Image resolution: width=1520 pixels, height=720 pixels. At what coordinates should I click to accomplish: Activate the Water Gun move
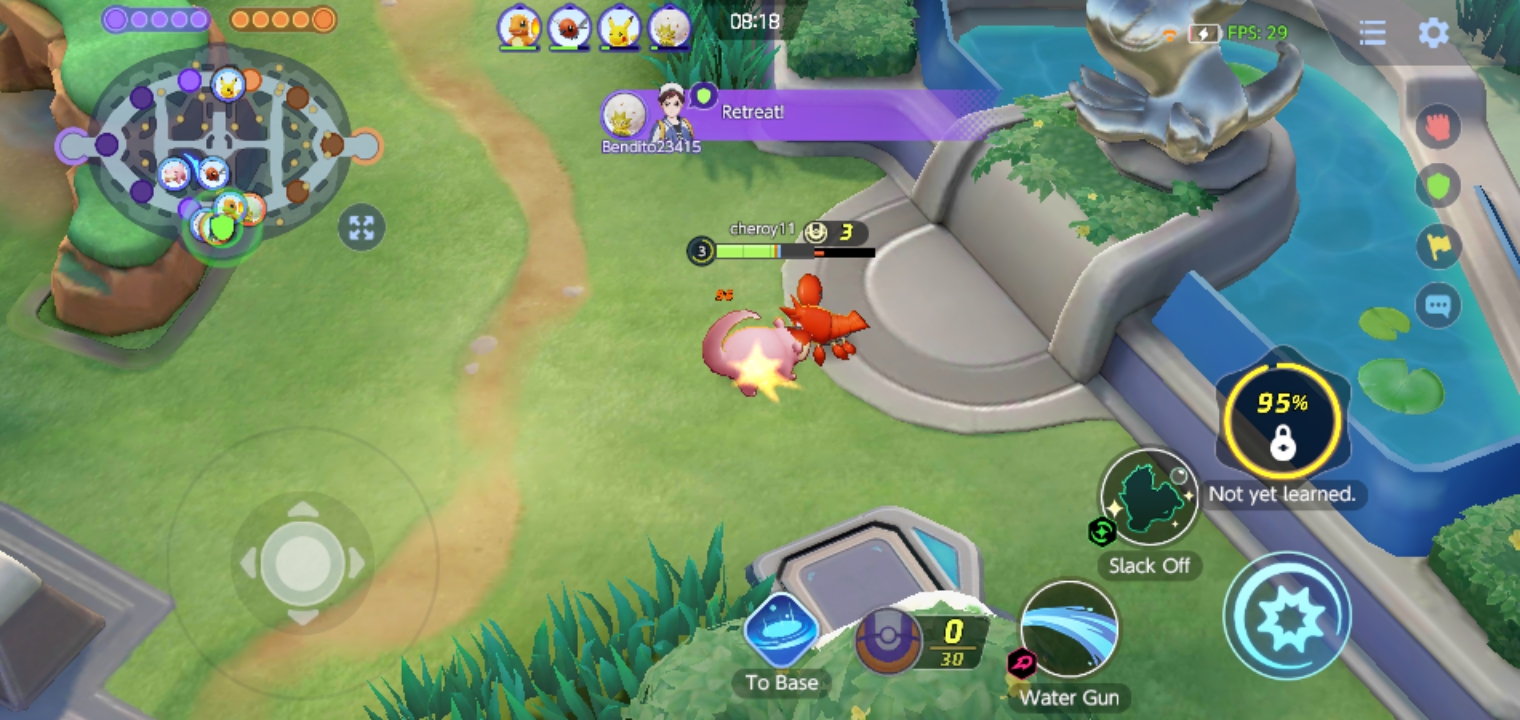coord(1069,630)
